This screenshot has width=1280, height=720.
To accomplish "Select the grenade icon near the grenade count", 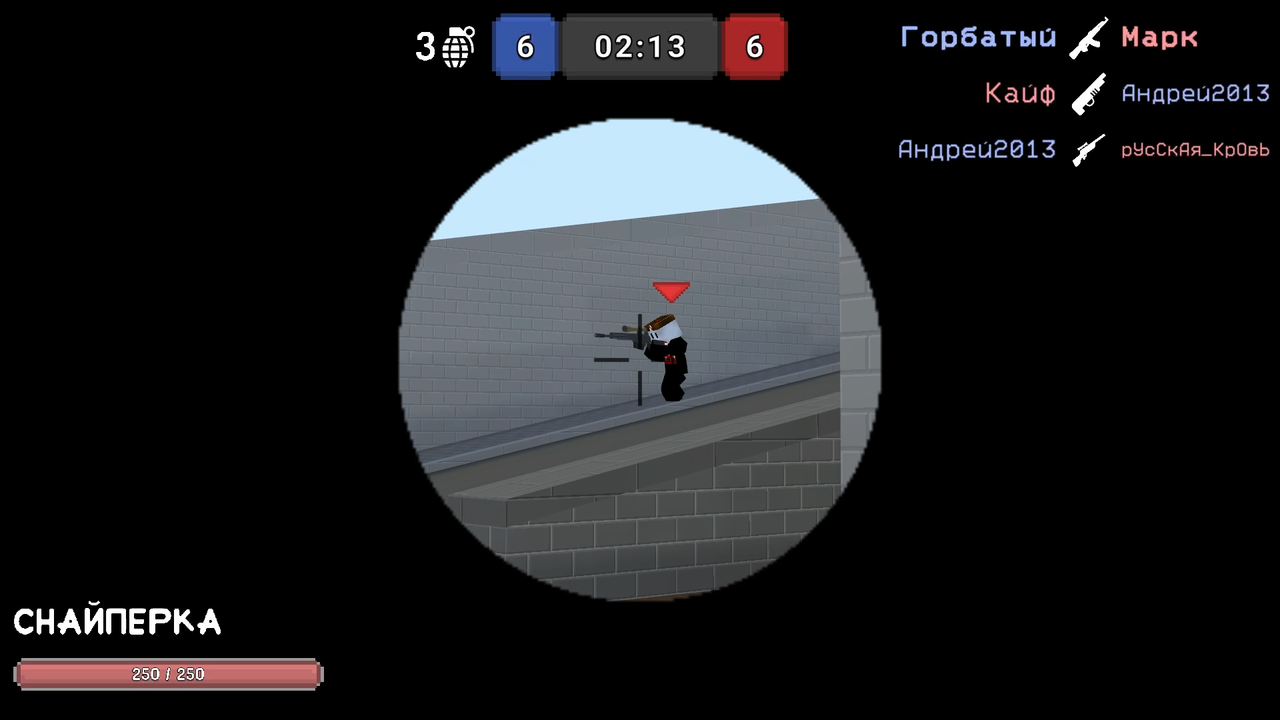I will coord(452,47).
